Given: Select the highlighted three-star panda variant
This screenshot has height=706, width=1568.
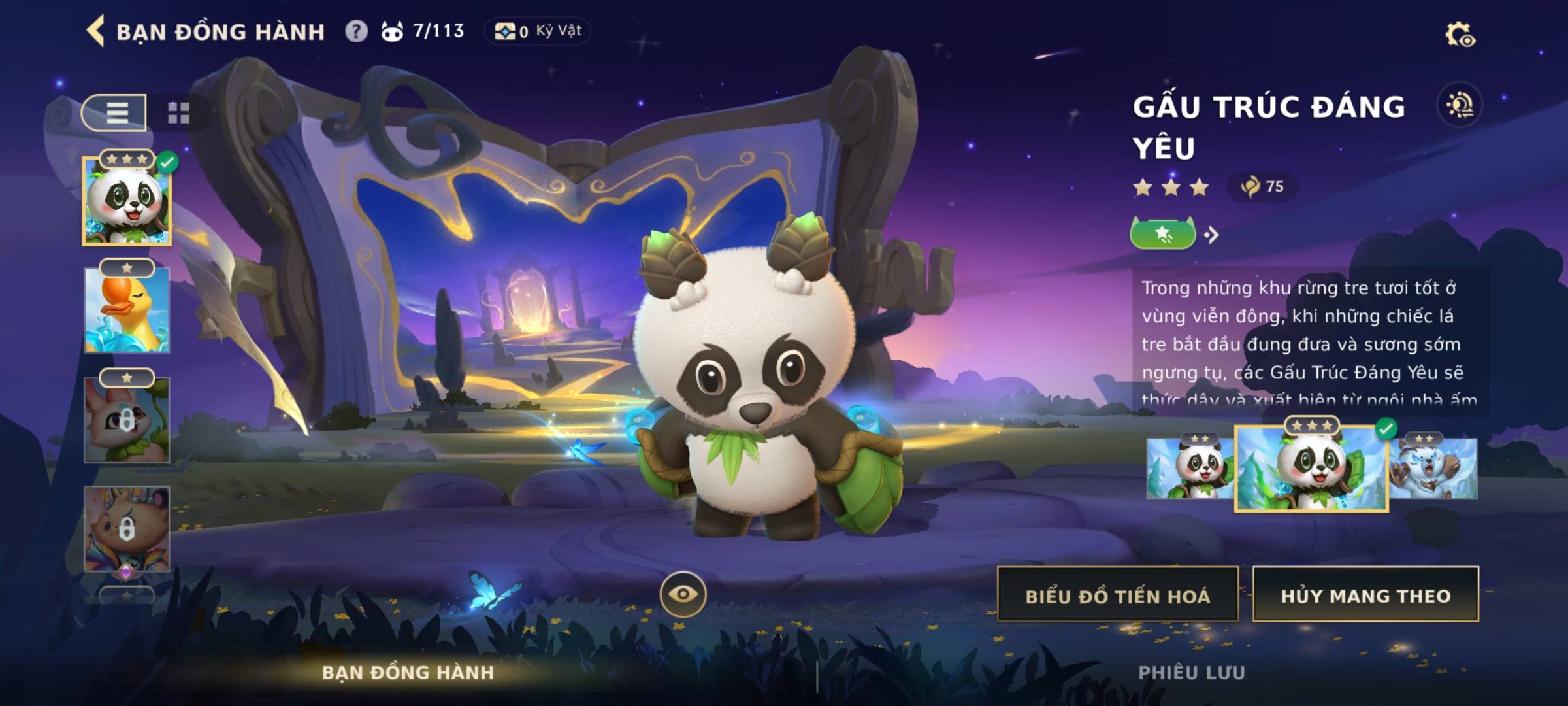Looking at the screenshot, I should 1311,468.
